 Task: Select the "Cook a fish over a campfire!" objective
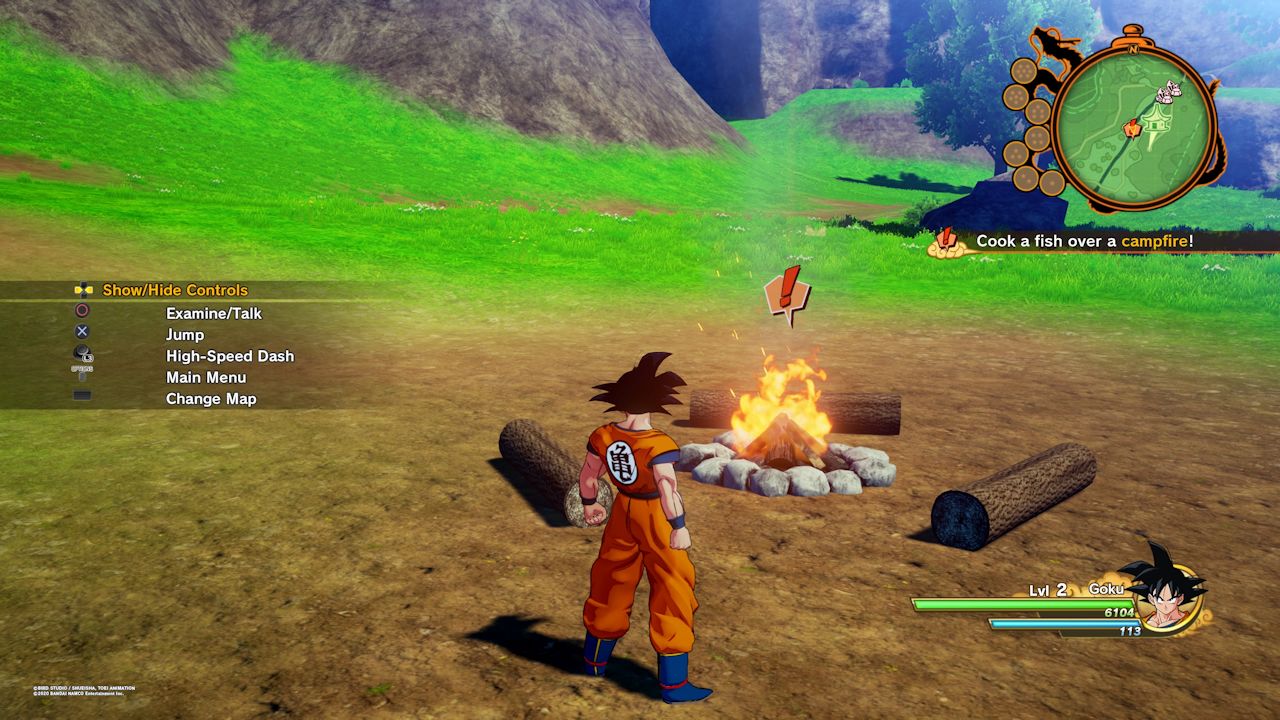pyautogui.click(x=1084, y=241)
